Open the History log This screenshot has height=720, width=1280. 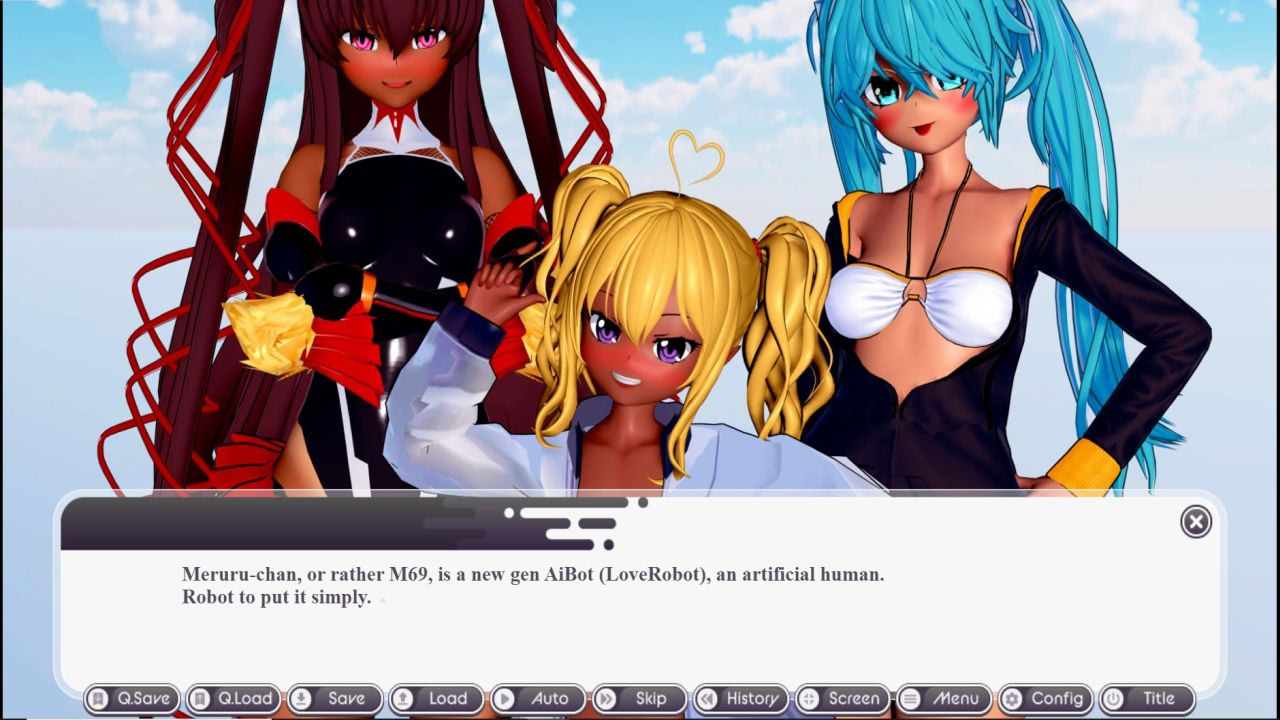coord(741,699)
